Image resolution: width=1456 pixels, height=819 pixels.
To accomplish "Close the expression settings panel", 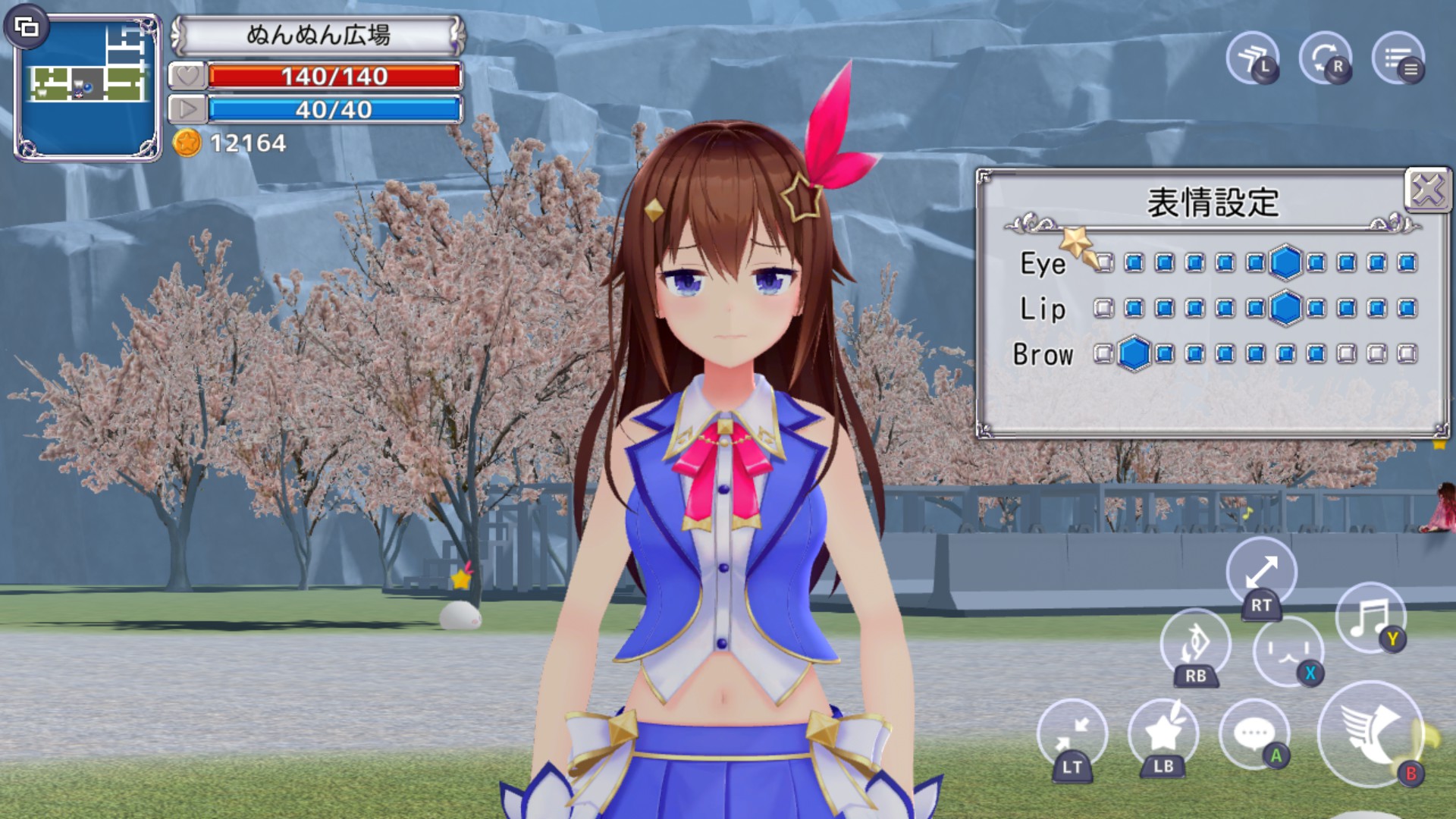I will [x=1427, y=190].
